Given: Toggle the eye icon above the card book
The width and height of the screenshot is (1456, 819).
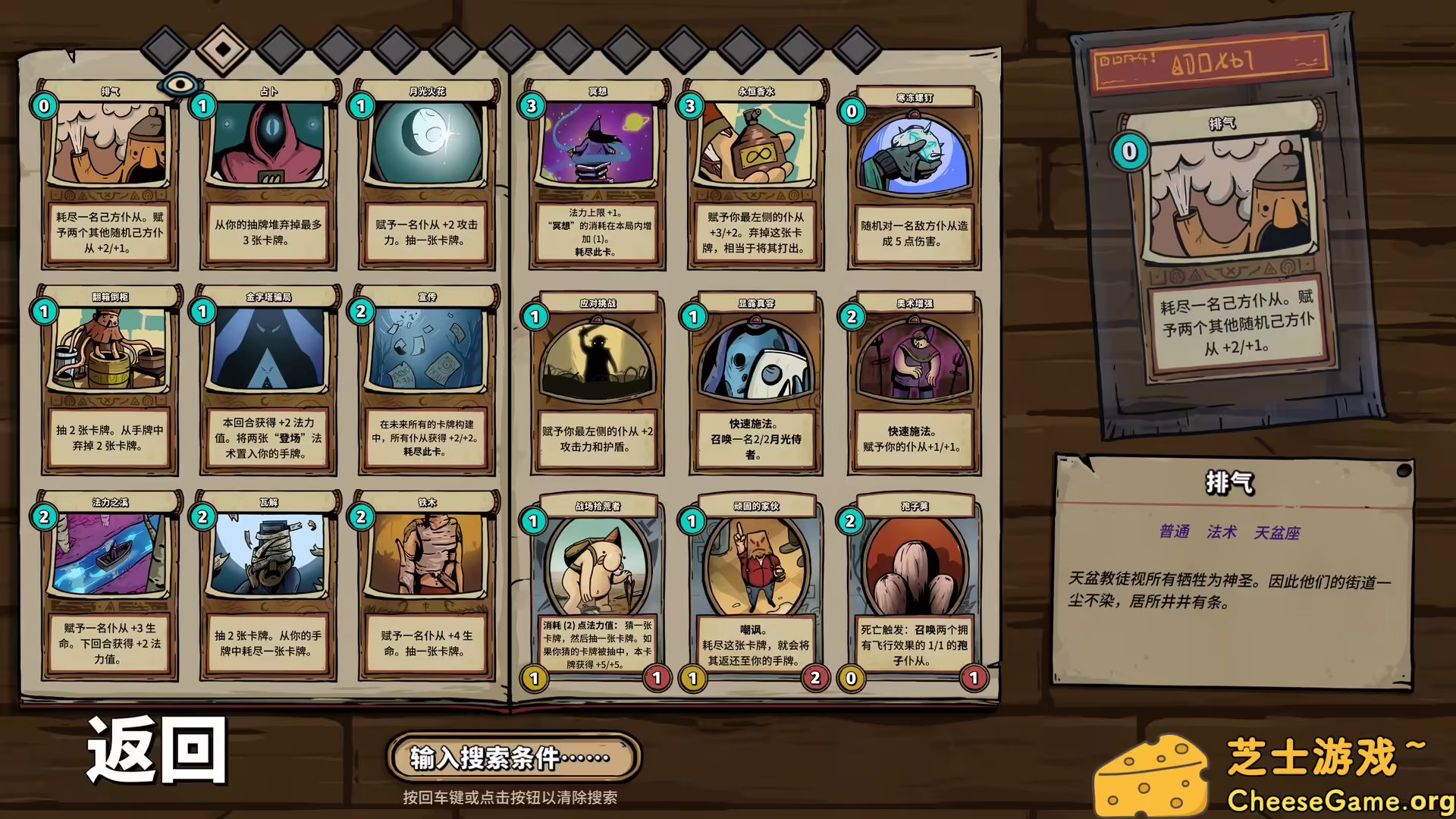Looking at the screenshot, I should coord(180,83).
